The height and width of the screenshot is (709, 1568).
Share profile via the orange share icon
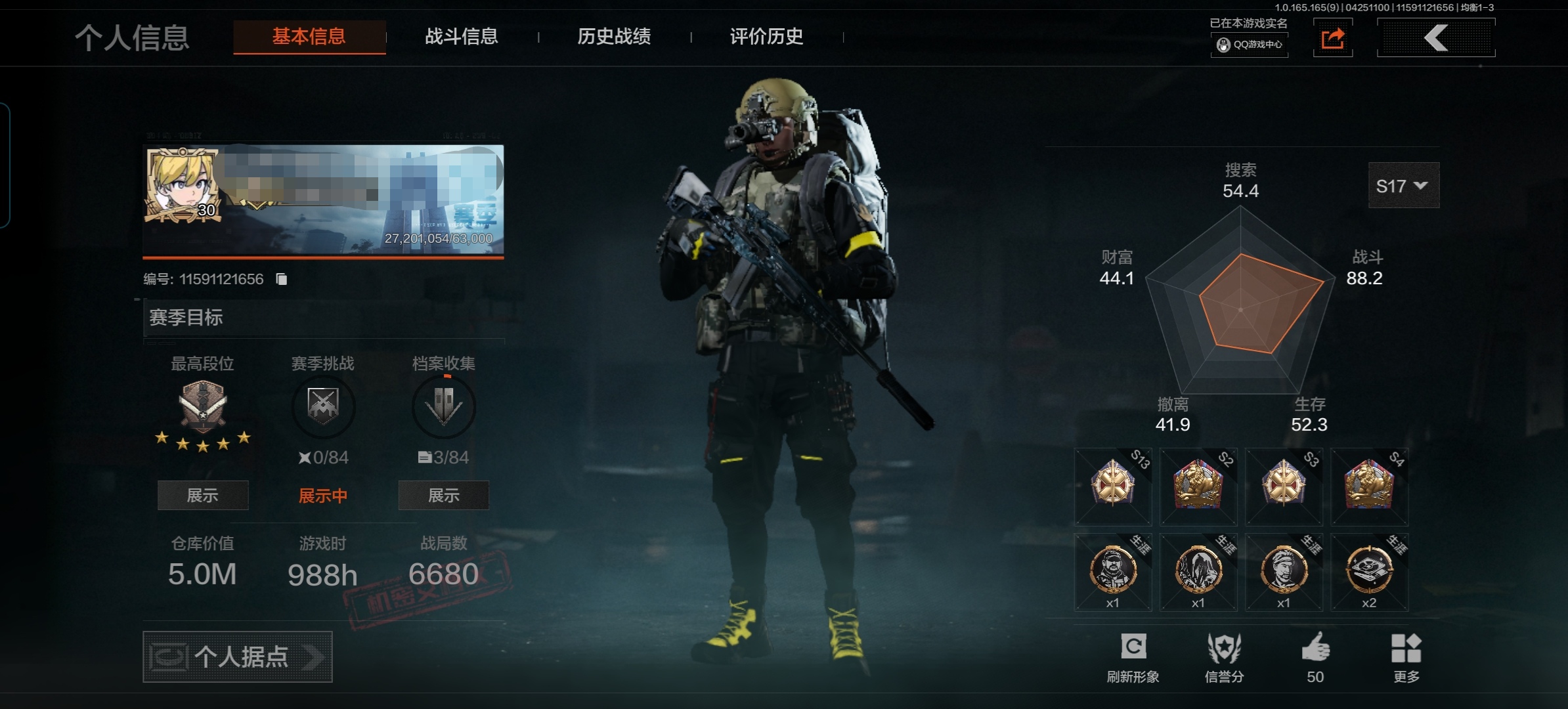1332,39
